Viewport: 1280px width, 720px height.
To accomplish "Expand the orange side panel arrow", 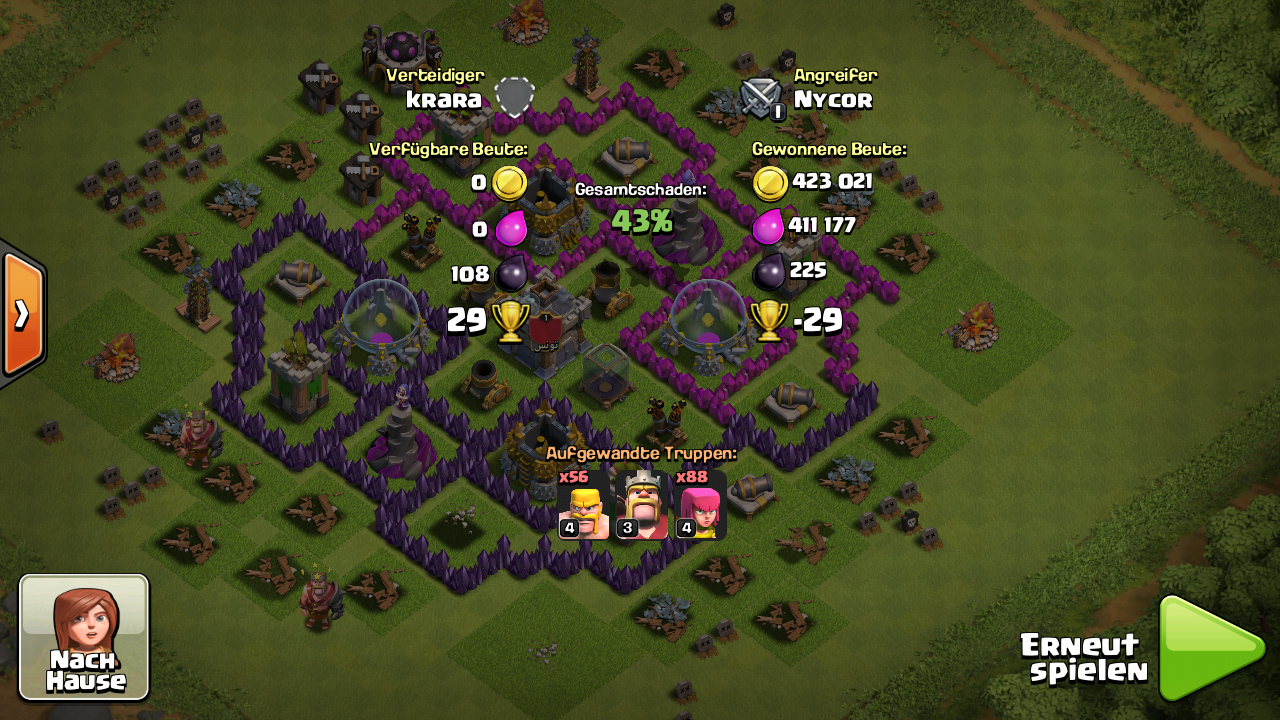I will [21, 314].
